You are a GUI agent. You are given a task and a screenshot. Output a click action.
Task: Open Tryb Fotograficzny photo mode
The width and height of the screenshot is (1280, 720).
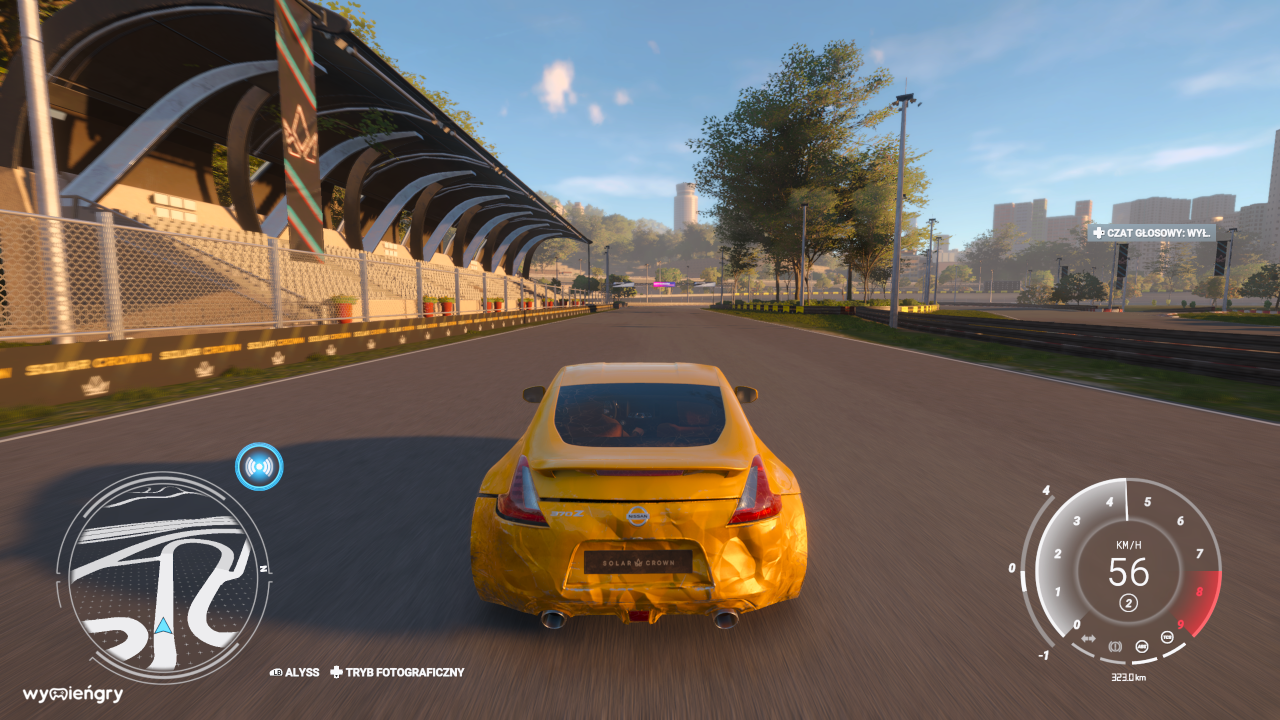click(x=398, y=673)
